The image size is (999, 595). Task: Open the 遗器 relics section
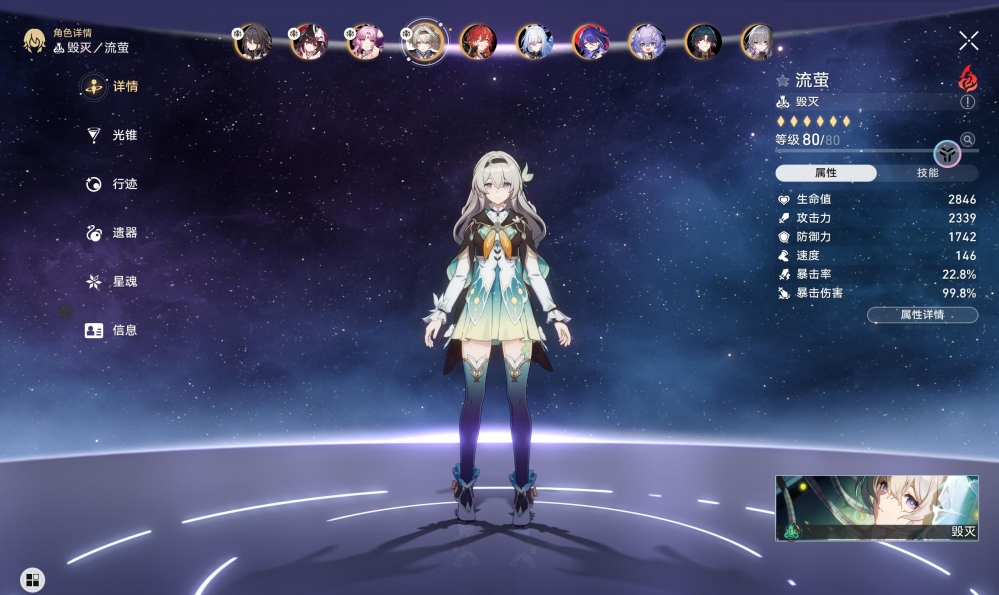pos(111,233)
